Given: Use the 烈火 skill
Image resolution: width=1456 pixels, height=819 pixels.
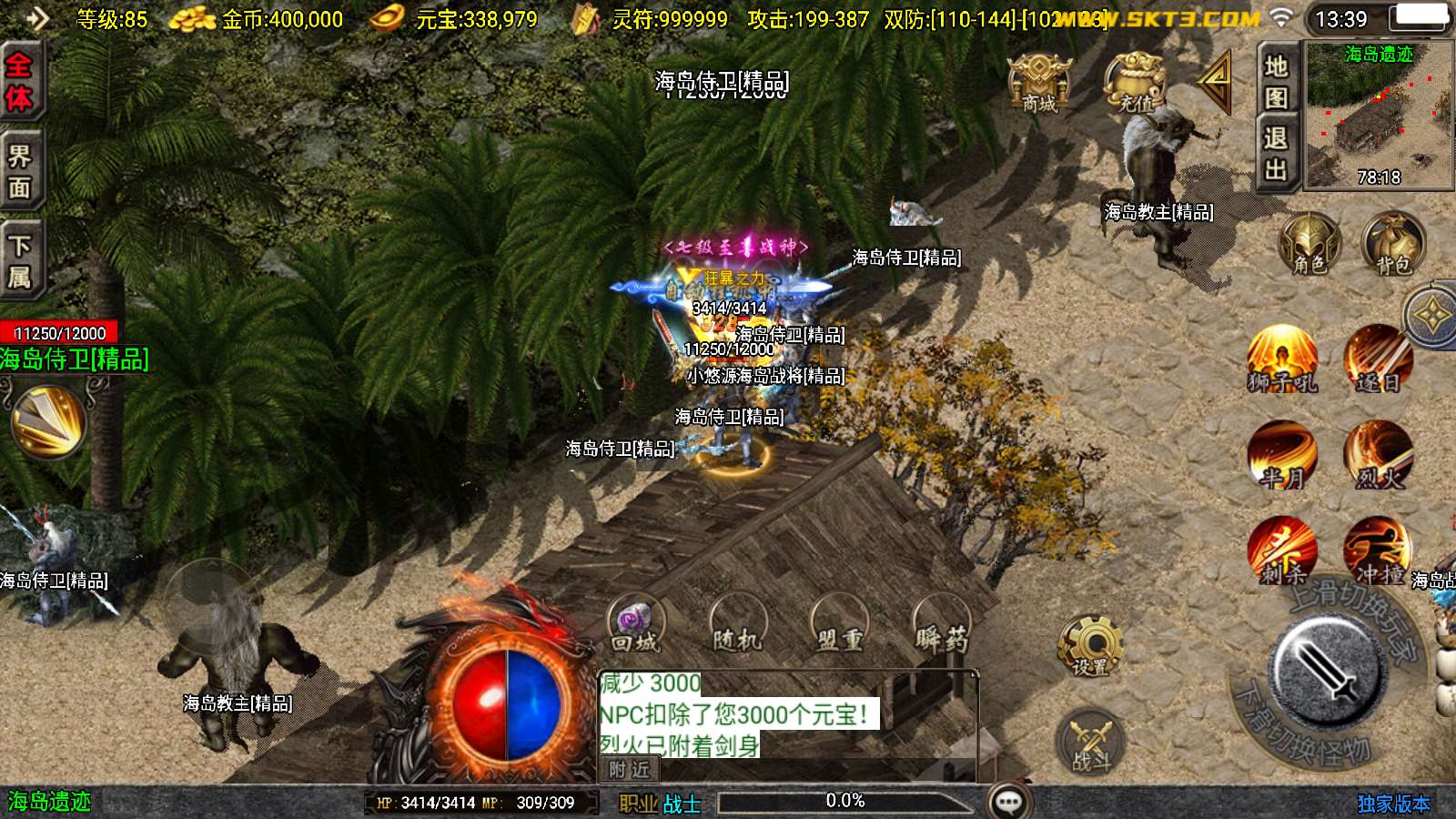Looking at the screenshot, I should 1378,454.
